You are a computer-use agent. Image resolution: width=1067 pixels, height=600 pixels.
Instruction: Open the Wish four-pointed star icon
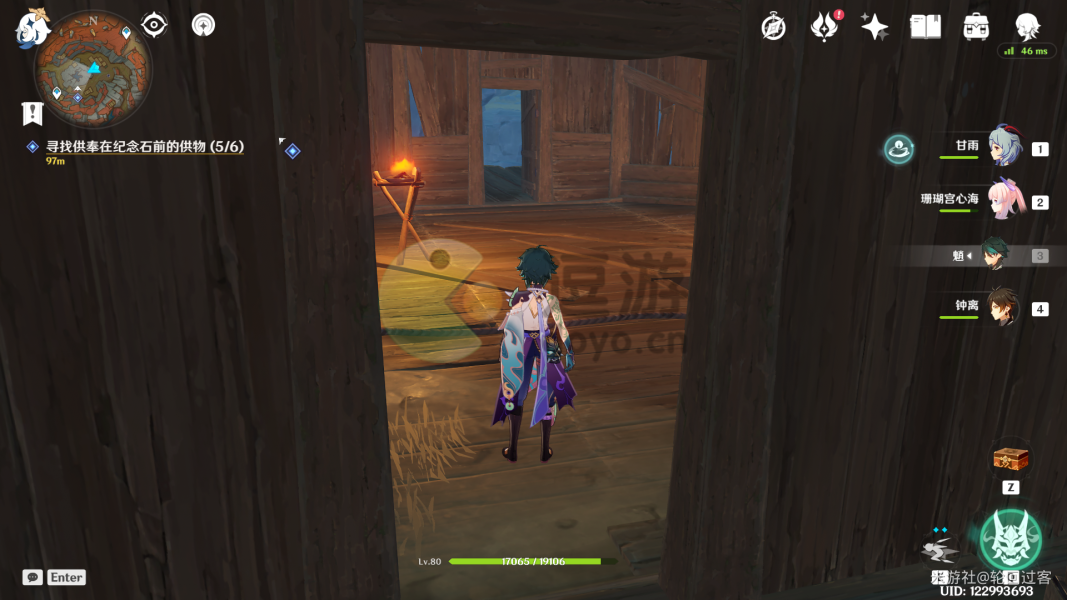[874, 27]
